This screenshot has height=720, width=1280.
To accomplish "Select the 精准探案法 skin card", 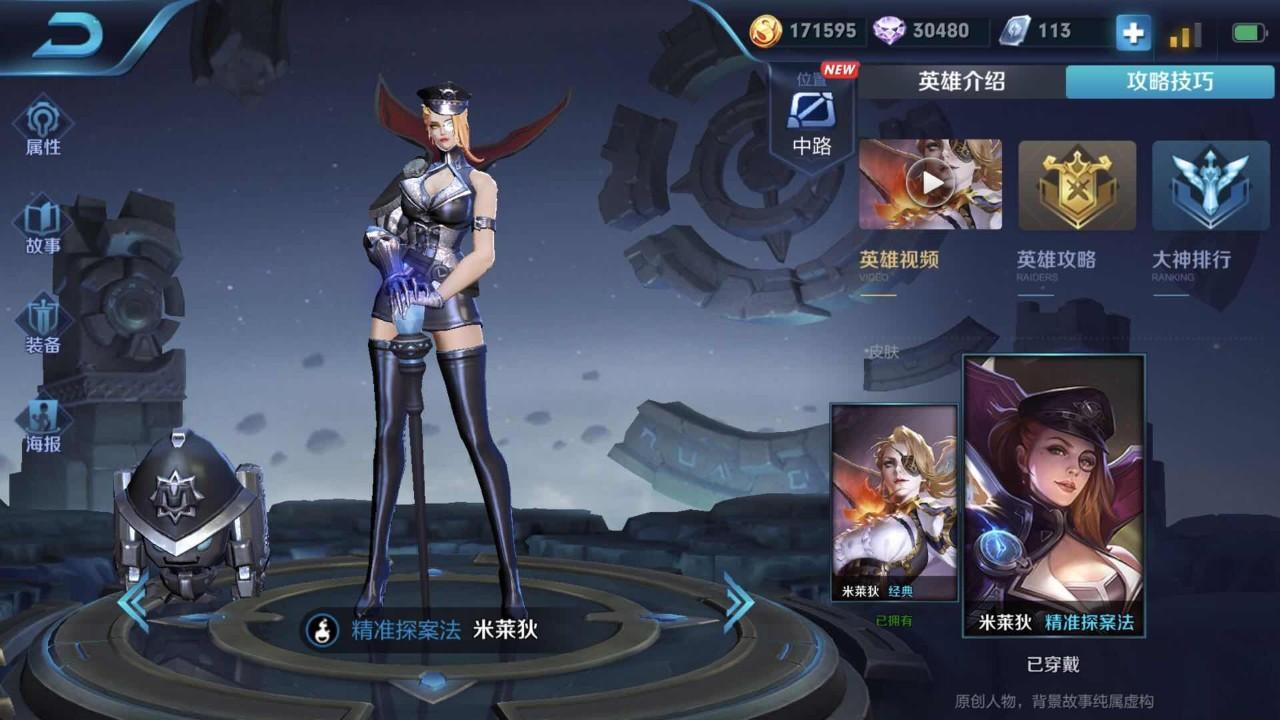I will (x=1054, y=495).
